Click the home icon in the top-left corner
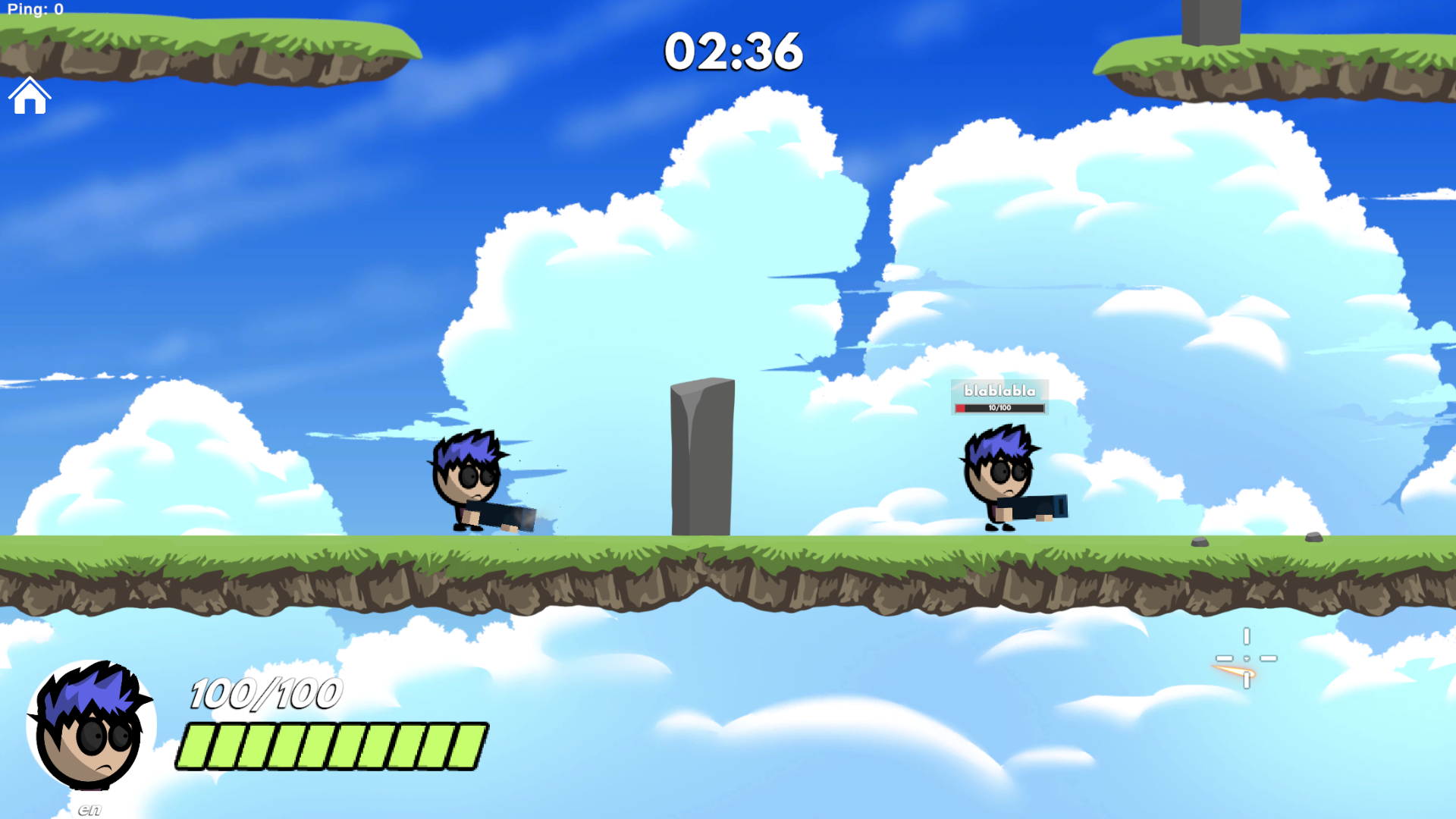This screenshot has width=1456, height=819. [30, 96]
